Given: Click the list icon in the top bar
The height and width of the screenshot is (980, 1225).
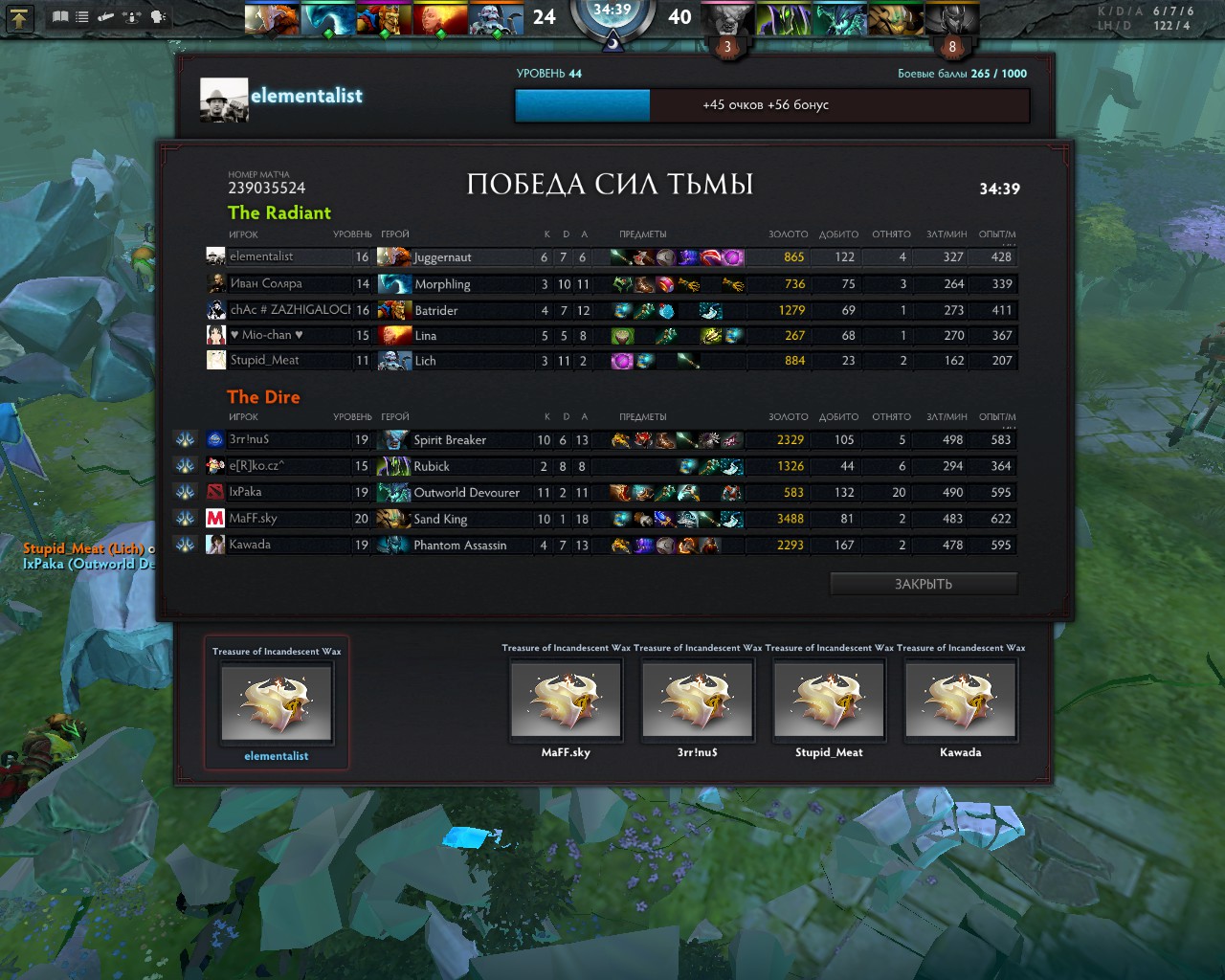Looking at the screenshot, I should (x=82, y=17).
